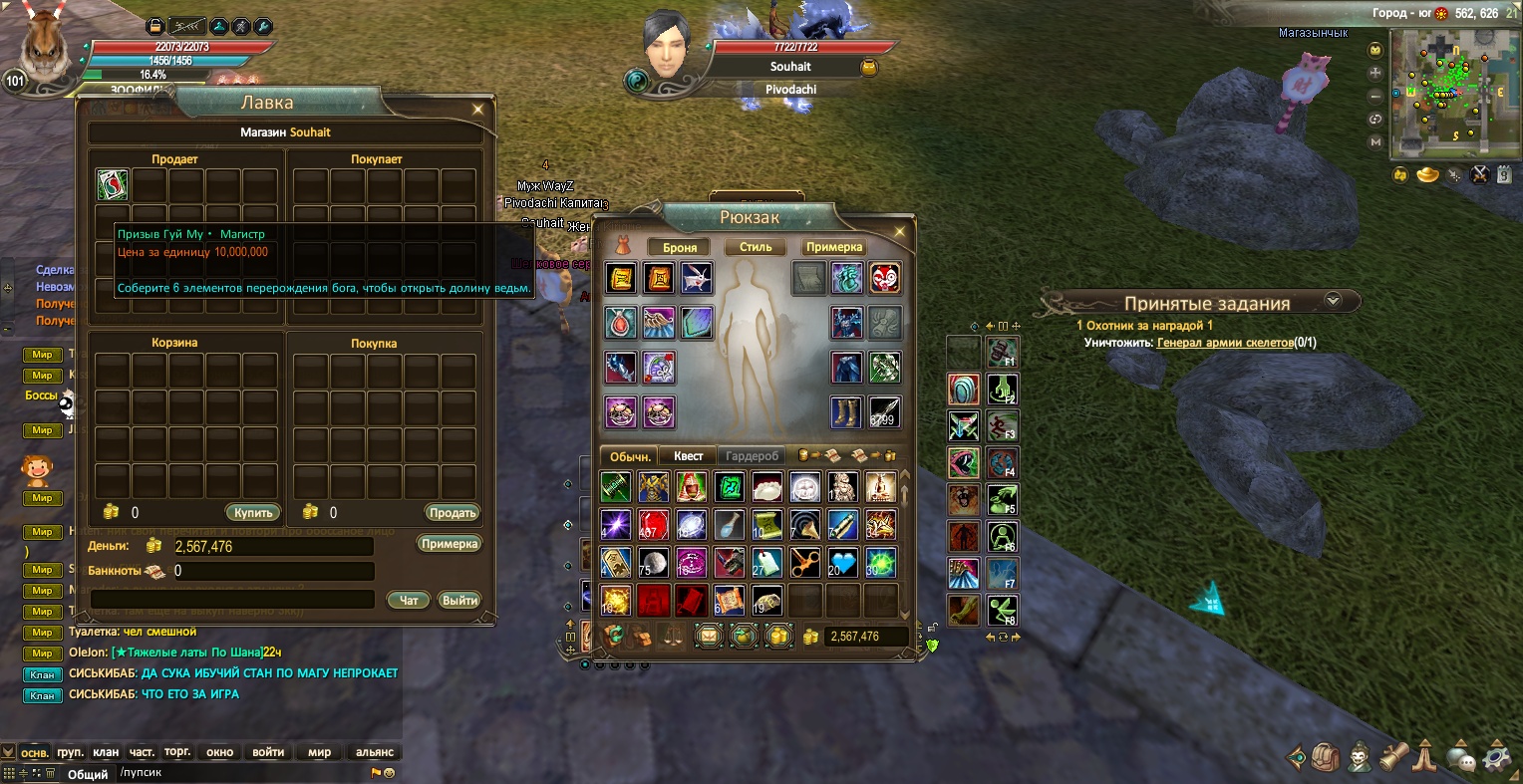The height and width of the screenshot is (784, 1523).
Task: Select the equipped boots slot
Action: tap(846, 411)
